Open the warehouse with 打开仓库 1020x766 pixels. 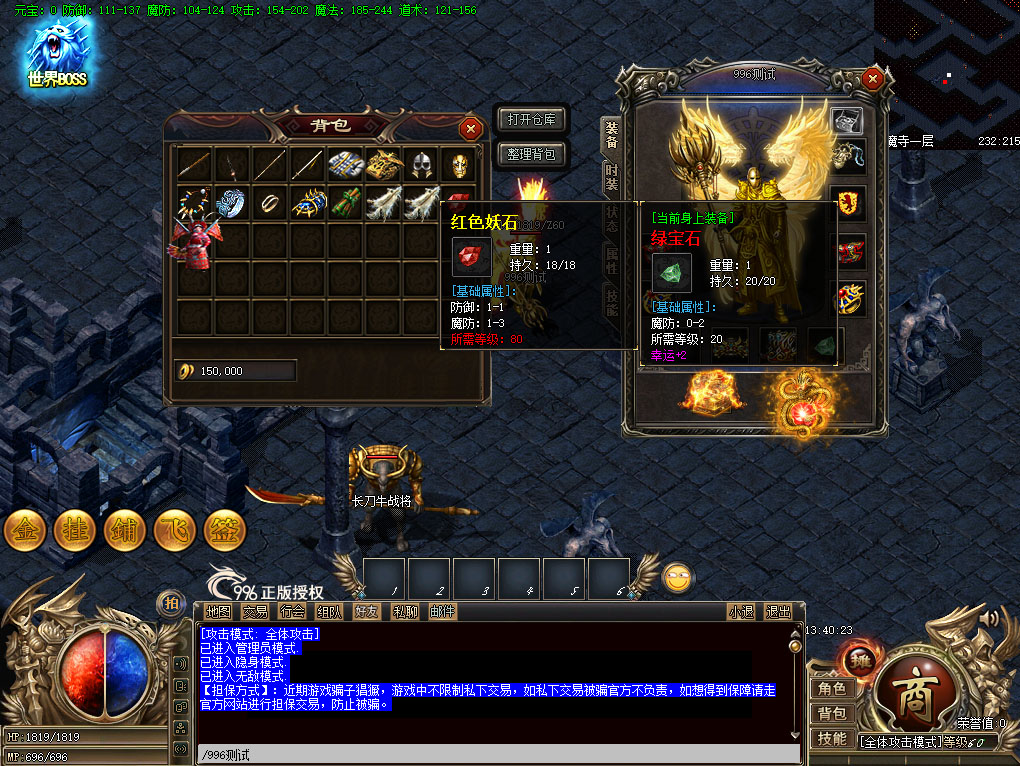(532, 120)
